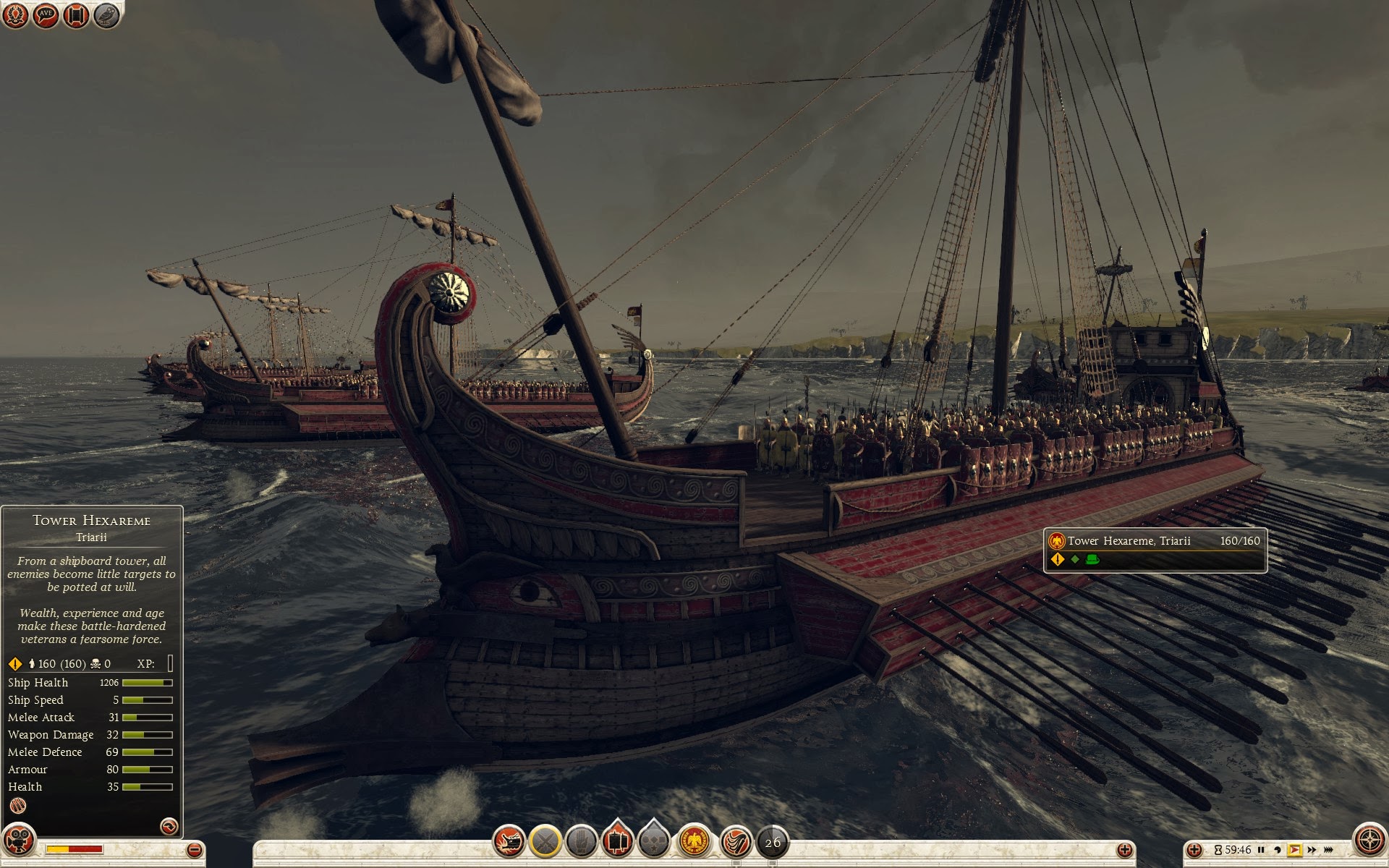Click the cinematic camera icon
Screen dimensions: 1389x868
coord(20,840)
